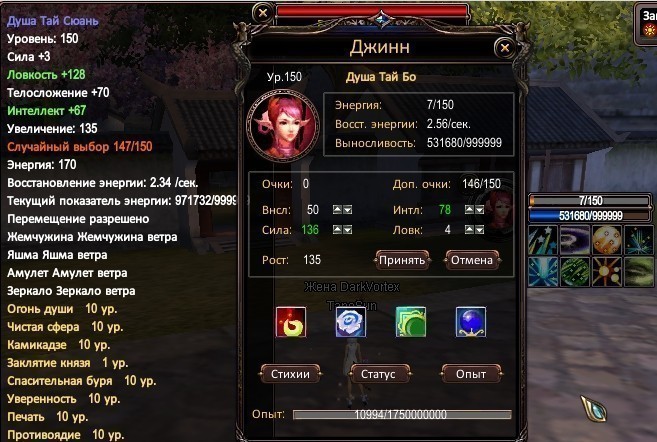Adjust the Ловк. stat arrows
657x442 pixels.
click(473, 230)
